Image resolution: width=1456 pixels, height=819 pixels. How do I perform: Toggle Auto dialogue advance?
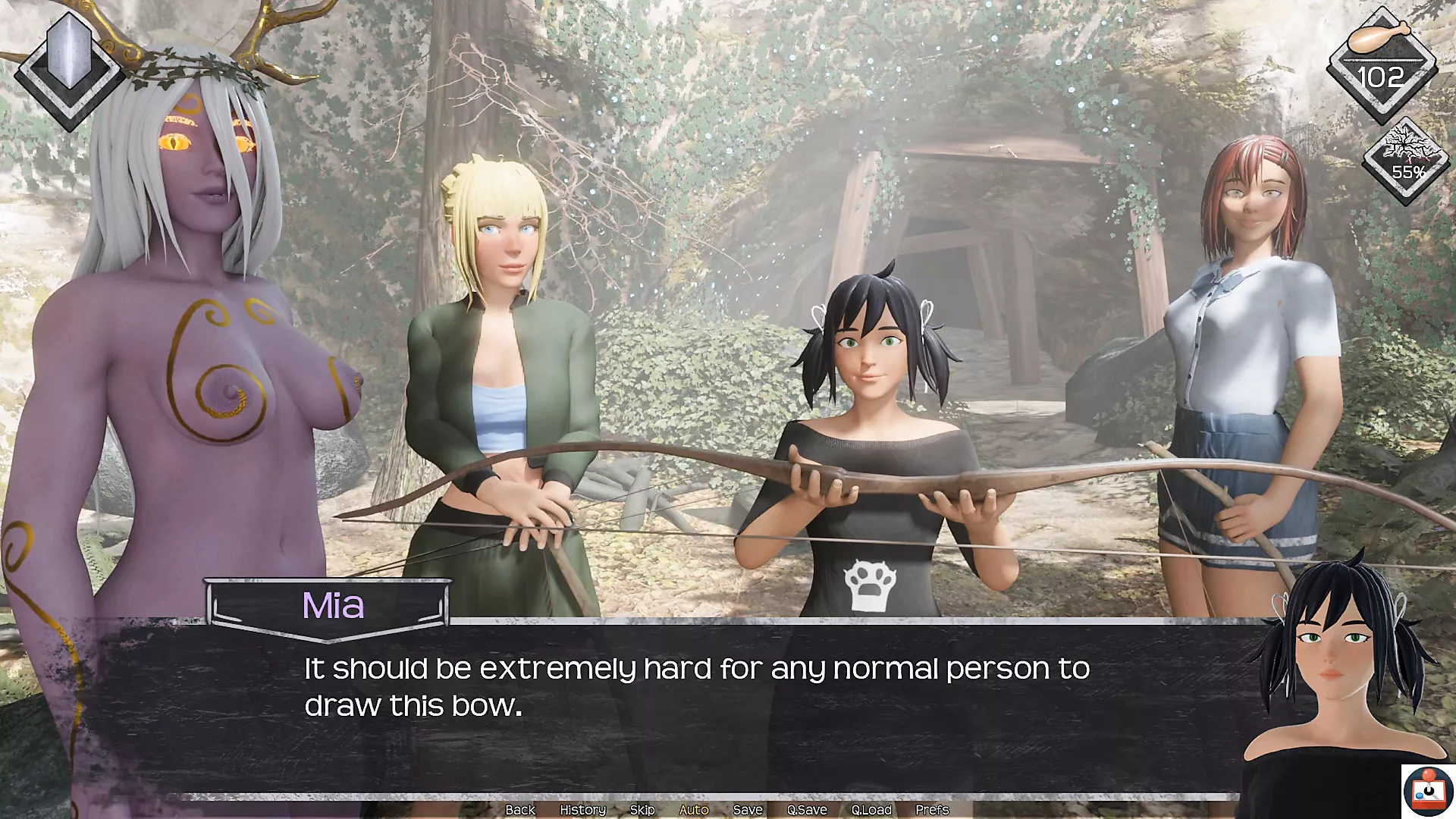(693, 810)
